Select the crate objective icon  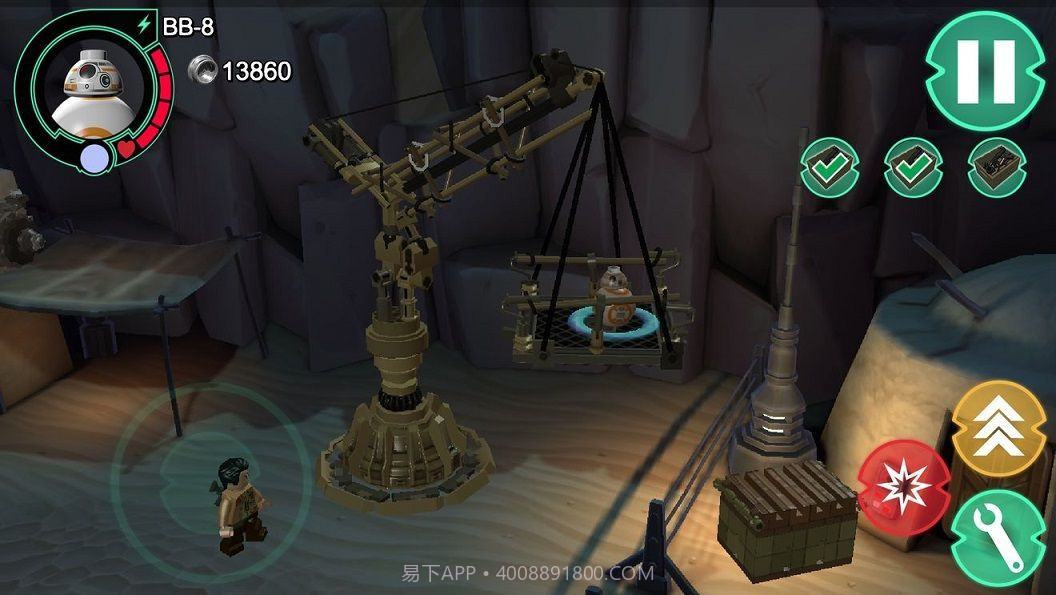coord(996,167)
